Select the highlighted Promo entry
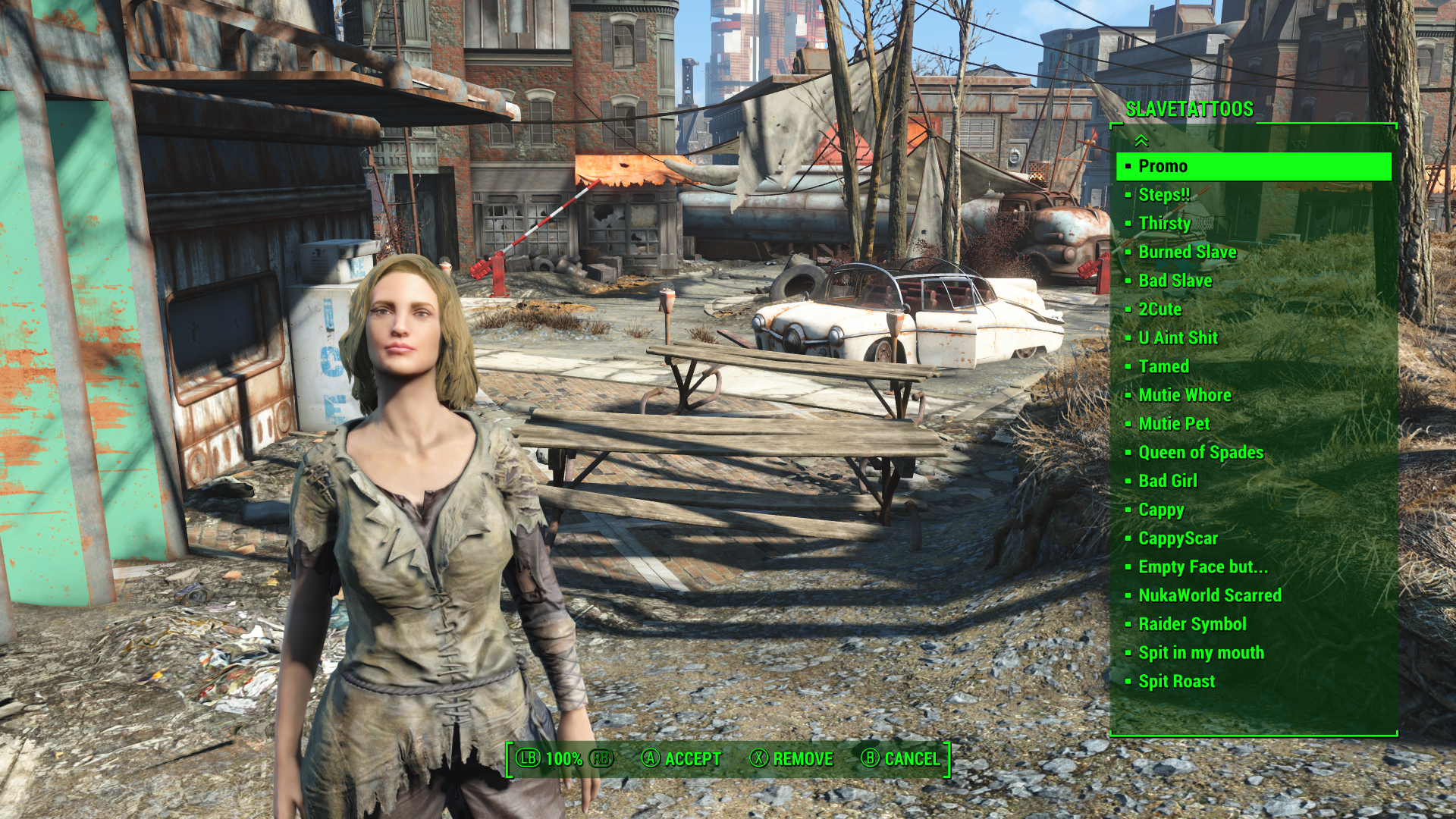Viewport: 1456px width, 819px height. [x=1163, y=166]
